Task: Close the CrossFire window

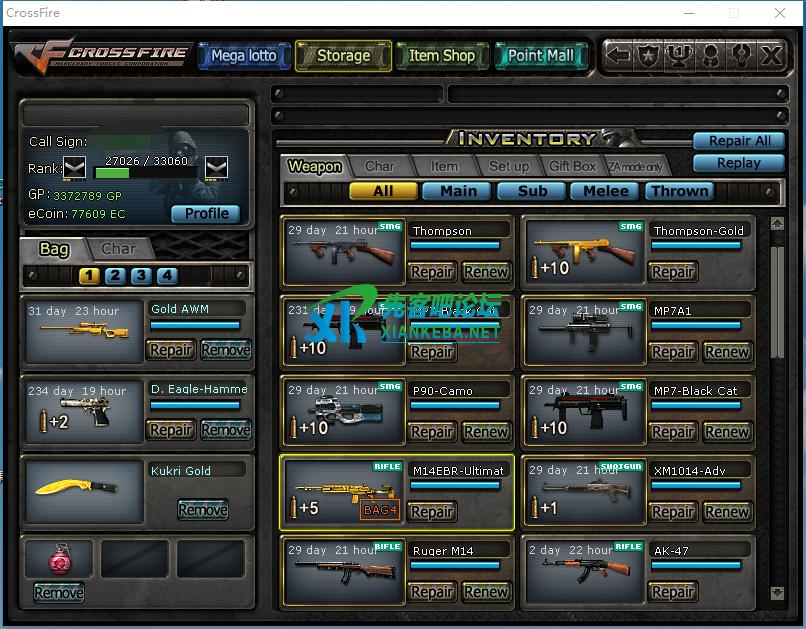Action: tap(780, 13)
